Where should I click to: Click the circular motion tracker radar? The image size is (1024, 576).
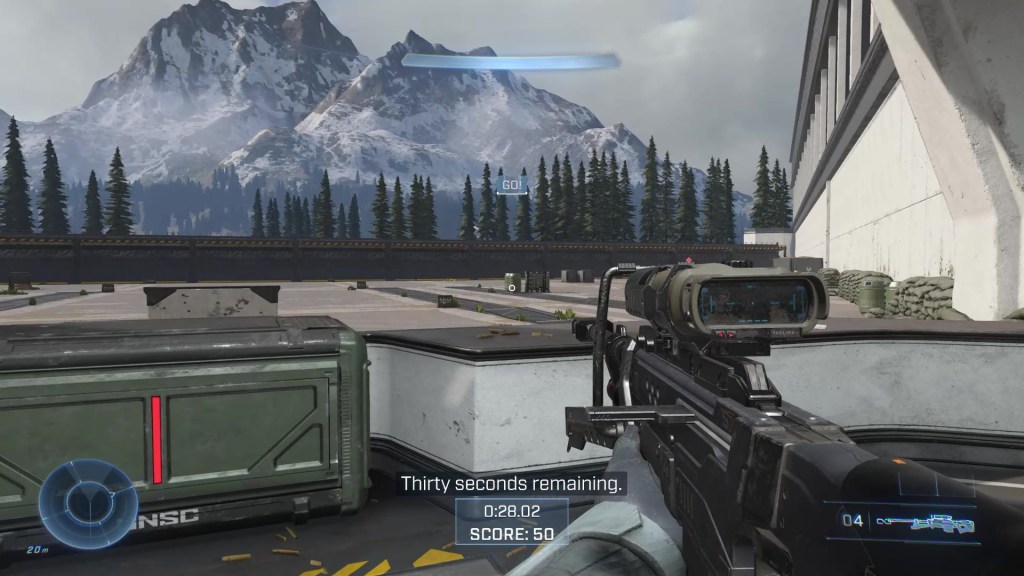coord(88,504)
